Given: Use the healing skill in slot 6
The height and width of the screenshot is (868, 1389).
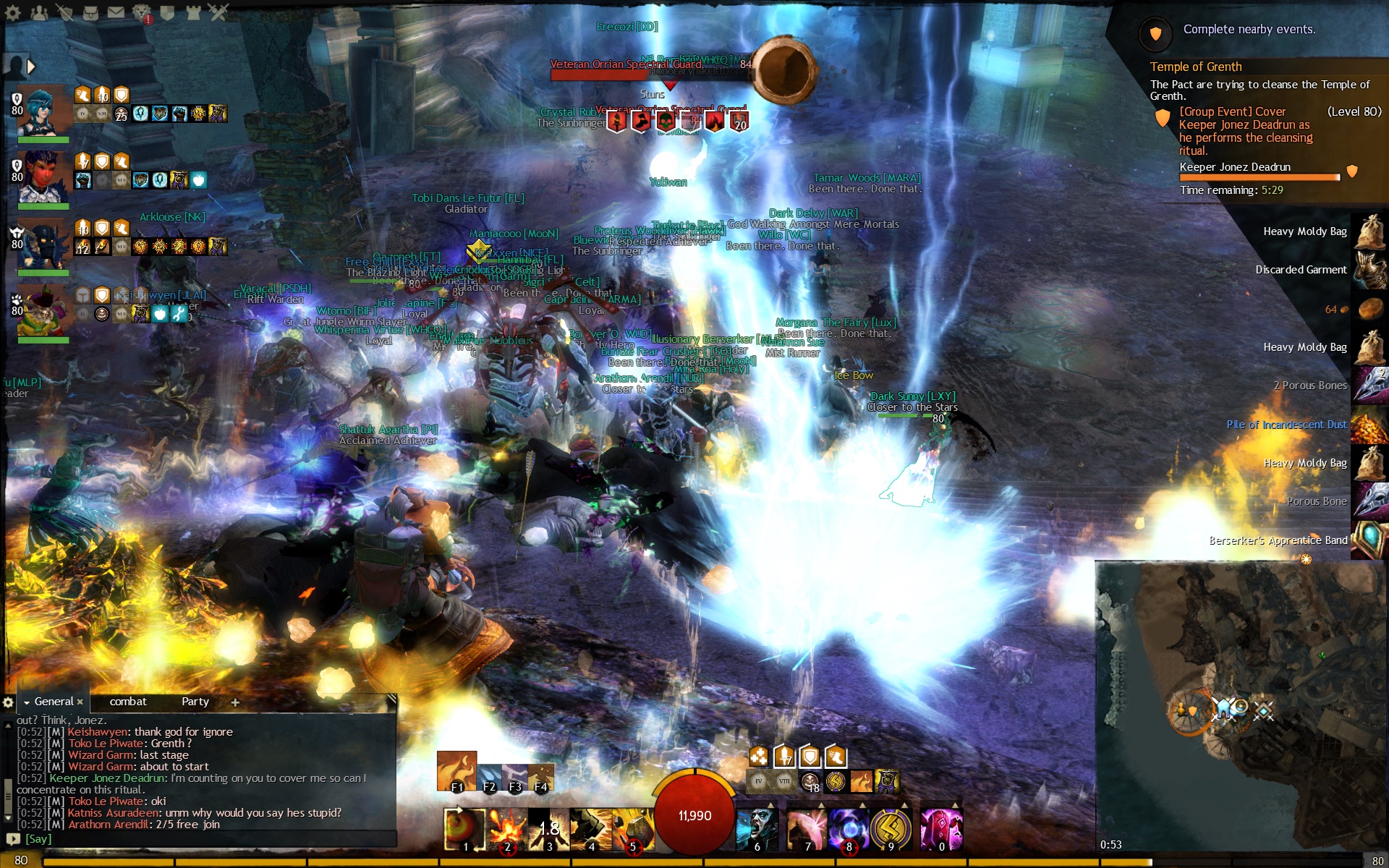Looking at the screenshot, I should pyautogui.click(x=757, y=829).
